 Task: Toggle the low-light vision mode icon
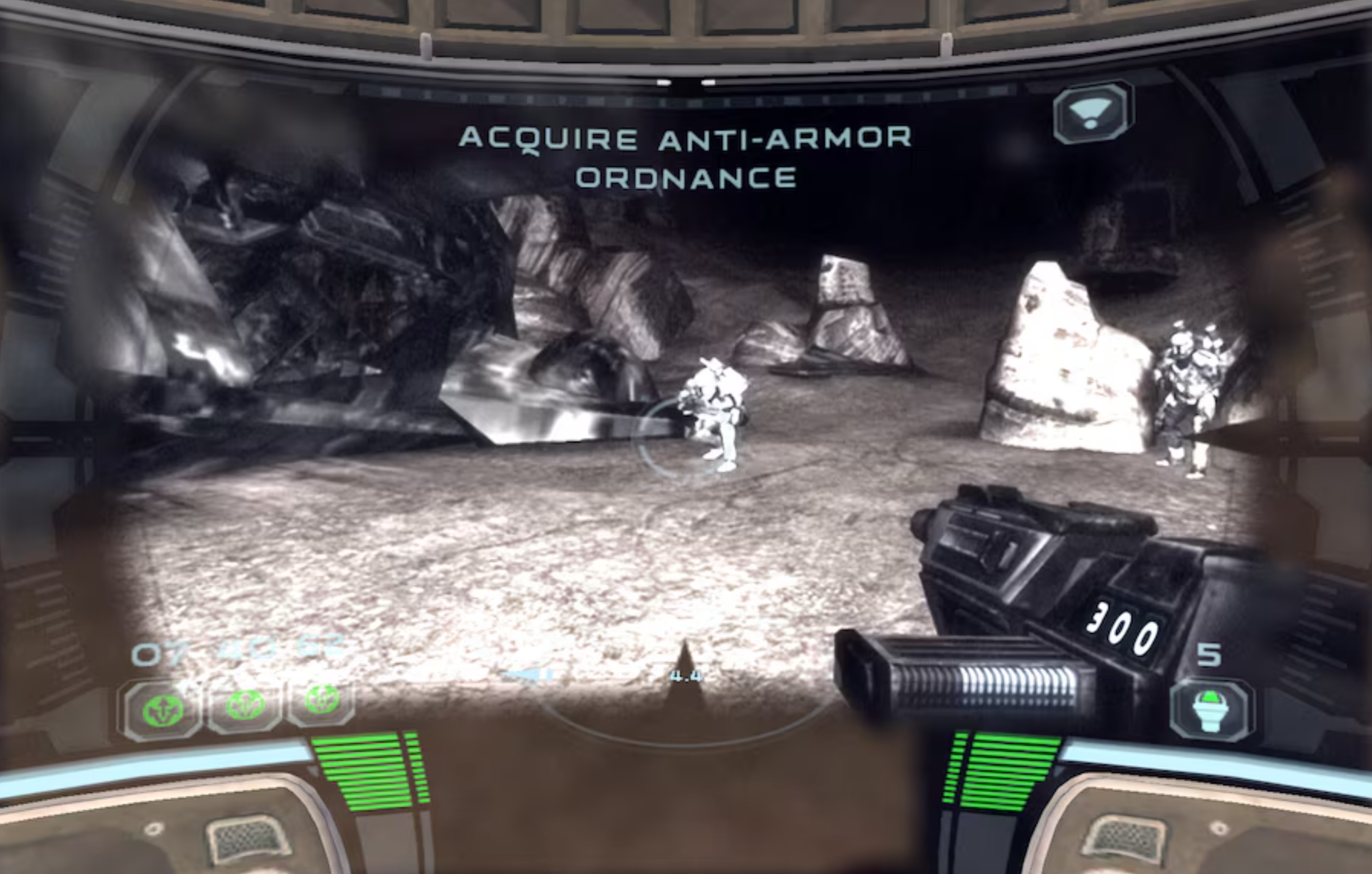coord(1092,113)
